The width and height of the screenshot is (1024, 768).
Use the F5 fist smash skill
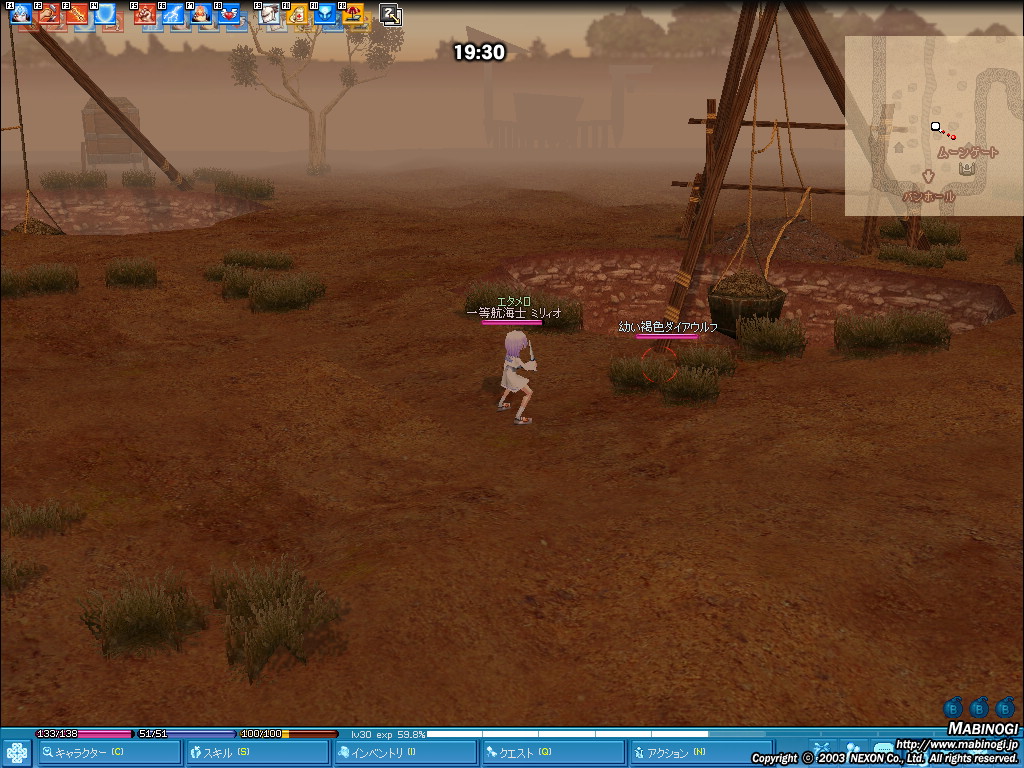[145, 14]
